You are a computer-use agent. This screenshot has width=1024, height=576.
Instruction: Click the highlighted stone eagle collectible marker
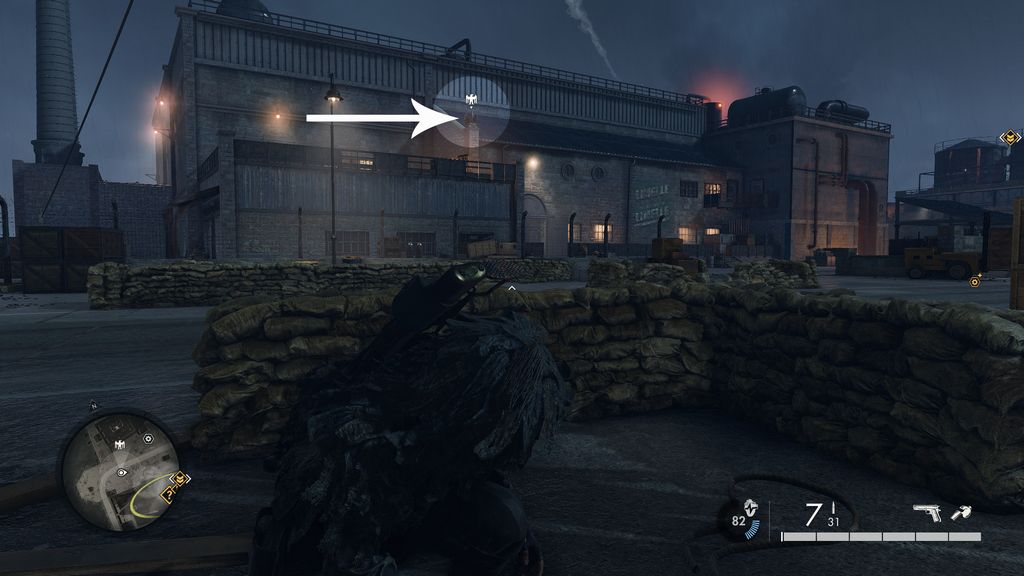tap(471, 100)
